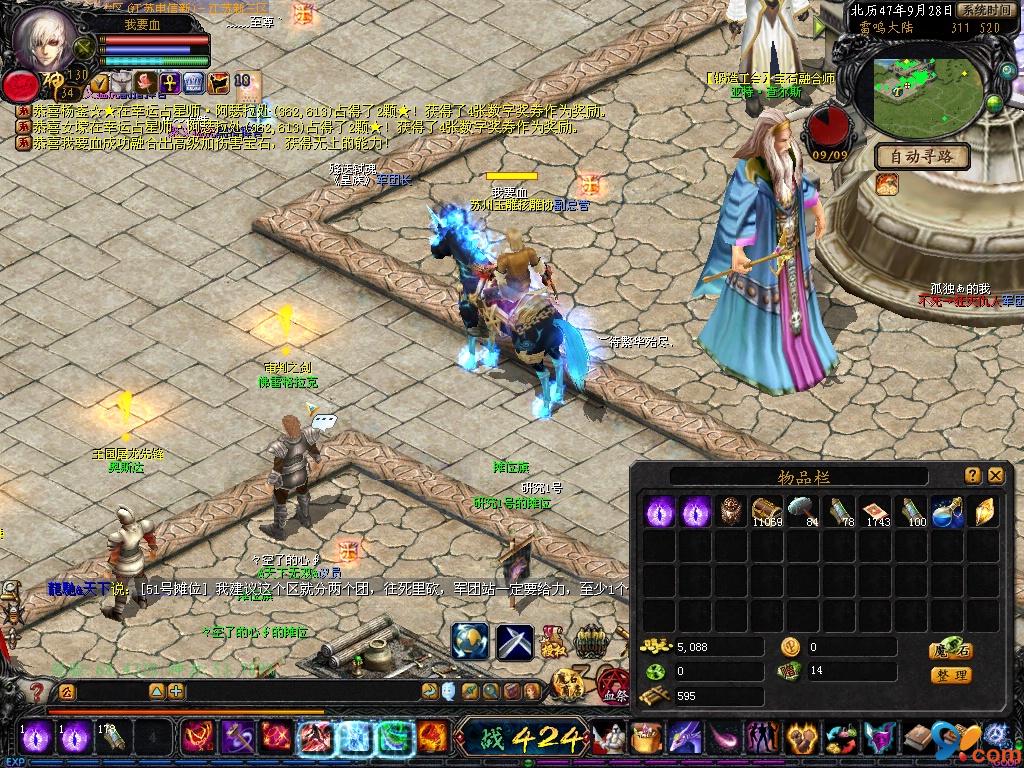
Task: Select the yellow crystal item slot
Action: (x=983, y=511)
